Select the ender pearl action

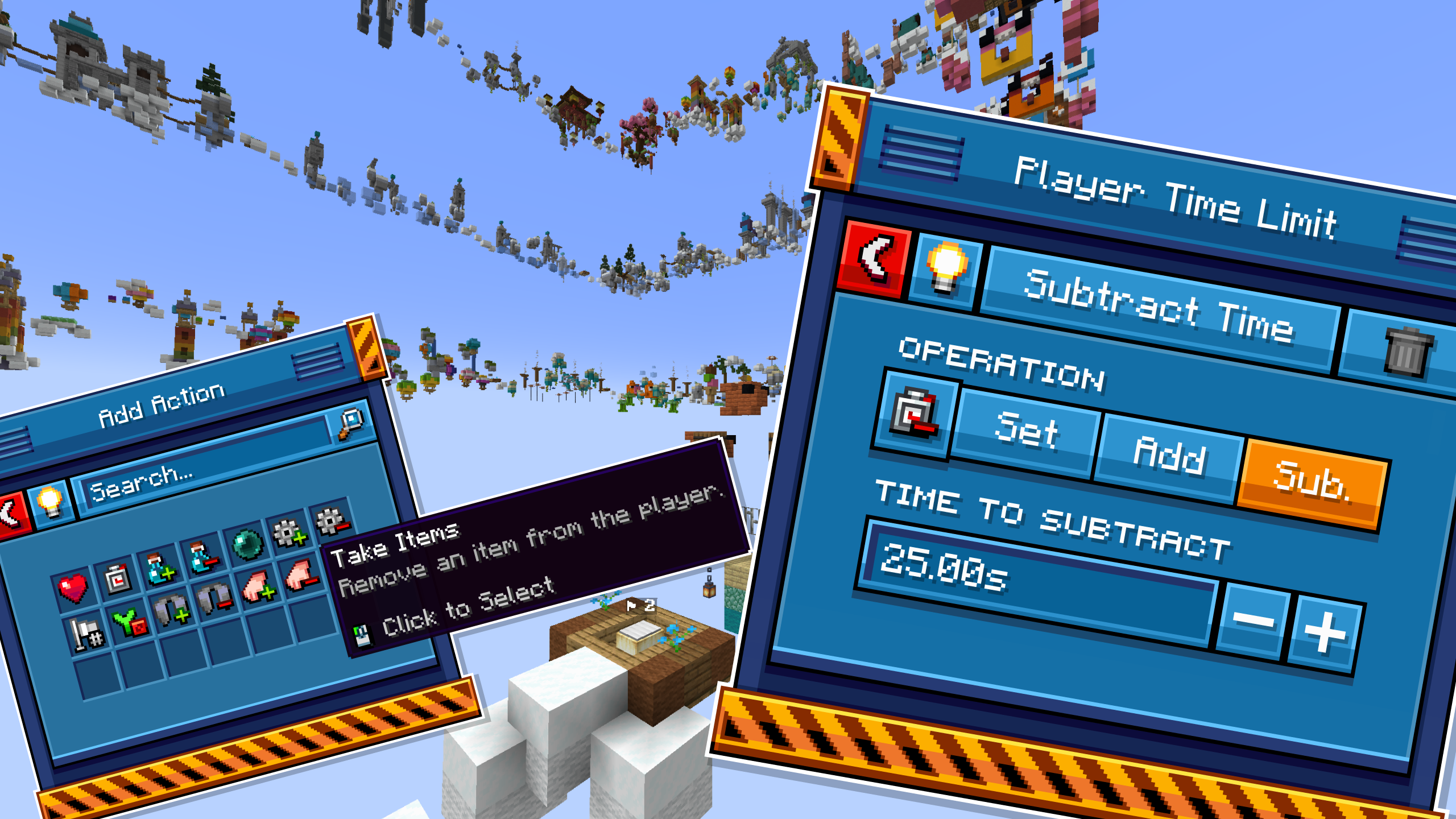(x=247, y=544)
